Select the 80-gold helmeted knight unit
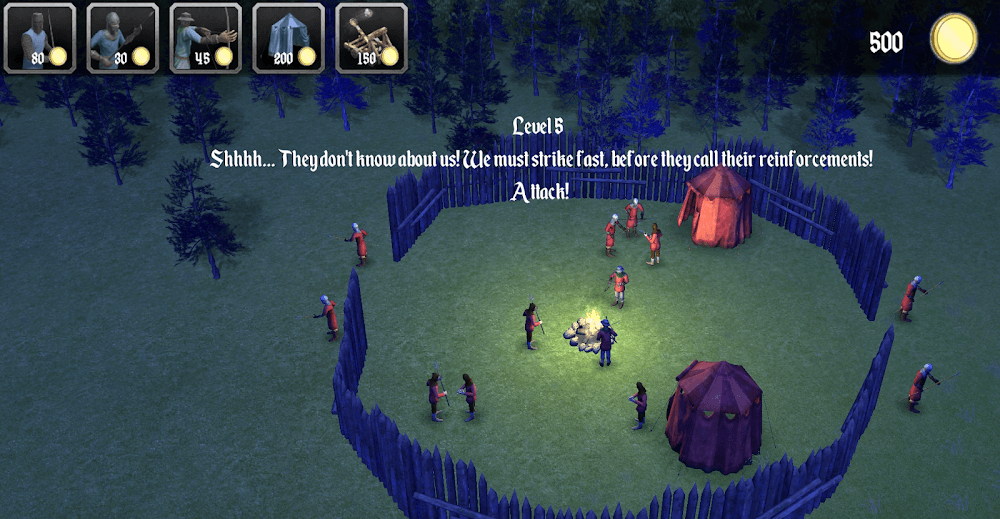The image size is (1000, 519). click(x=40, y=38)
